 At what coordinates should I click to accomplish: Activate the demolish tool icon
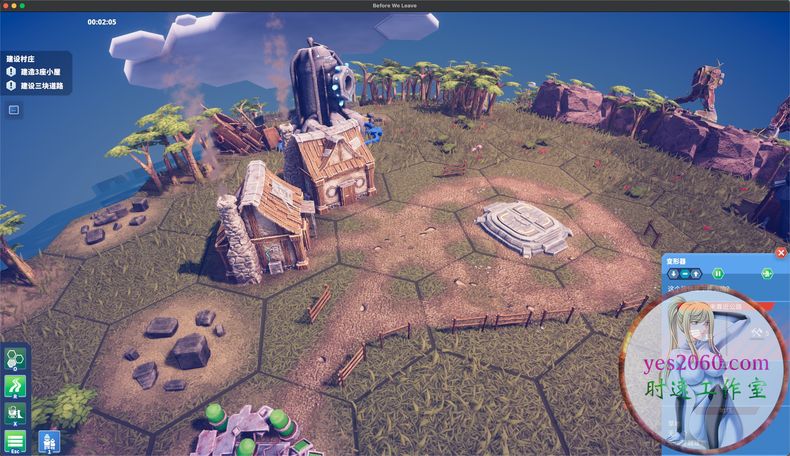15,412
